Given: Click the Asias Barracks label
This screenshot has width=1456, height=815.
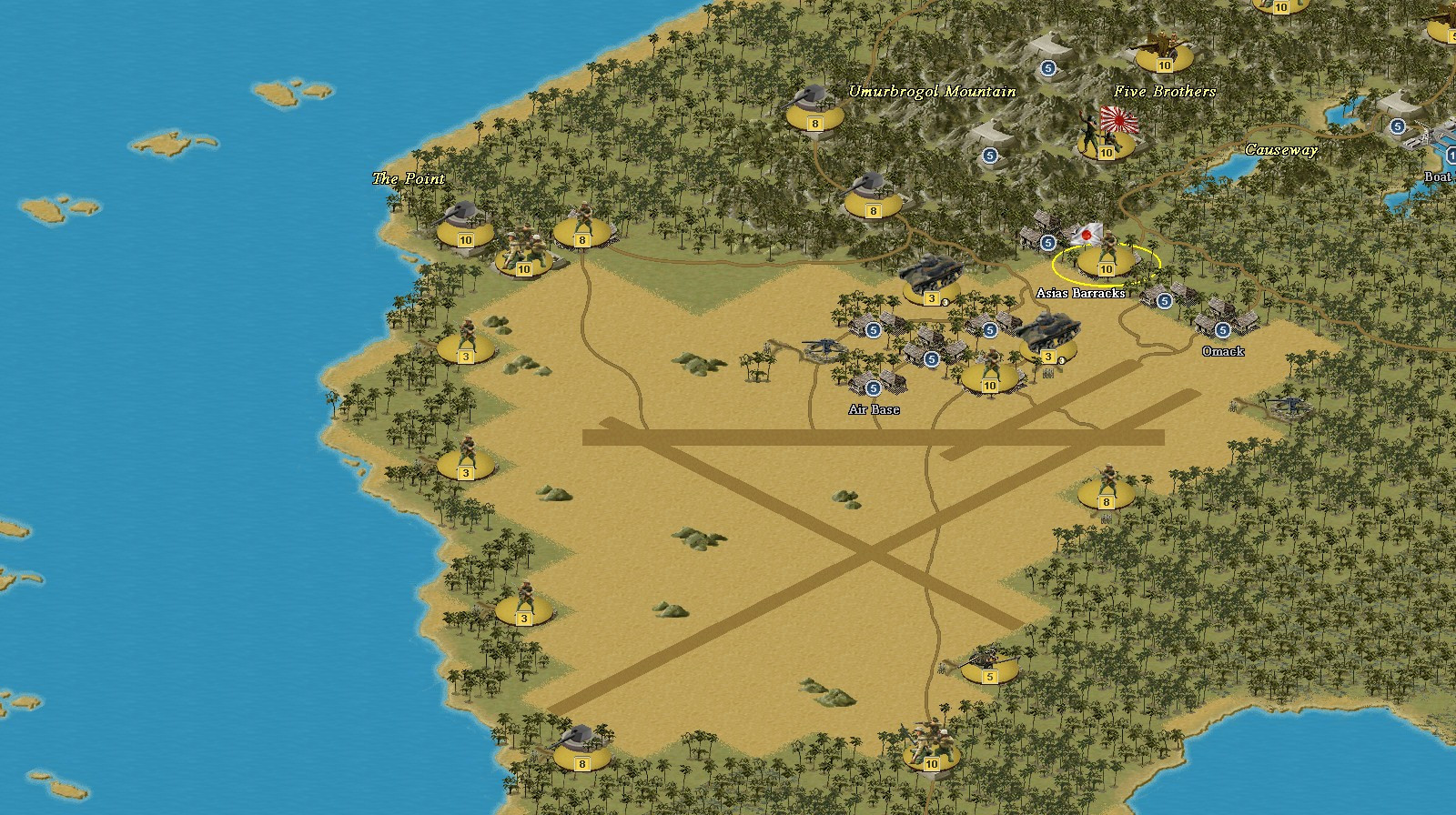Looking at the screenshot, I should click(x=1082, y=293).
